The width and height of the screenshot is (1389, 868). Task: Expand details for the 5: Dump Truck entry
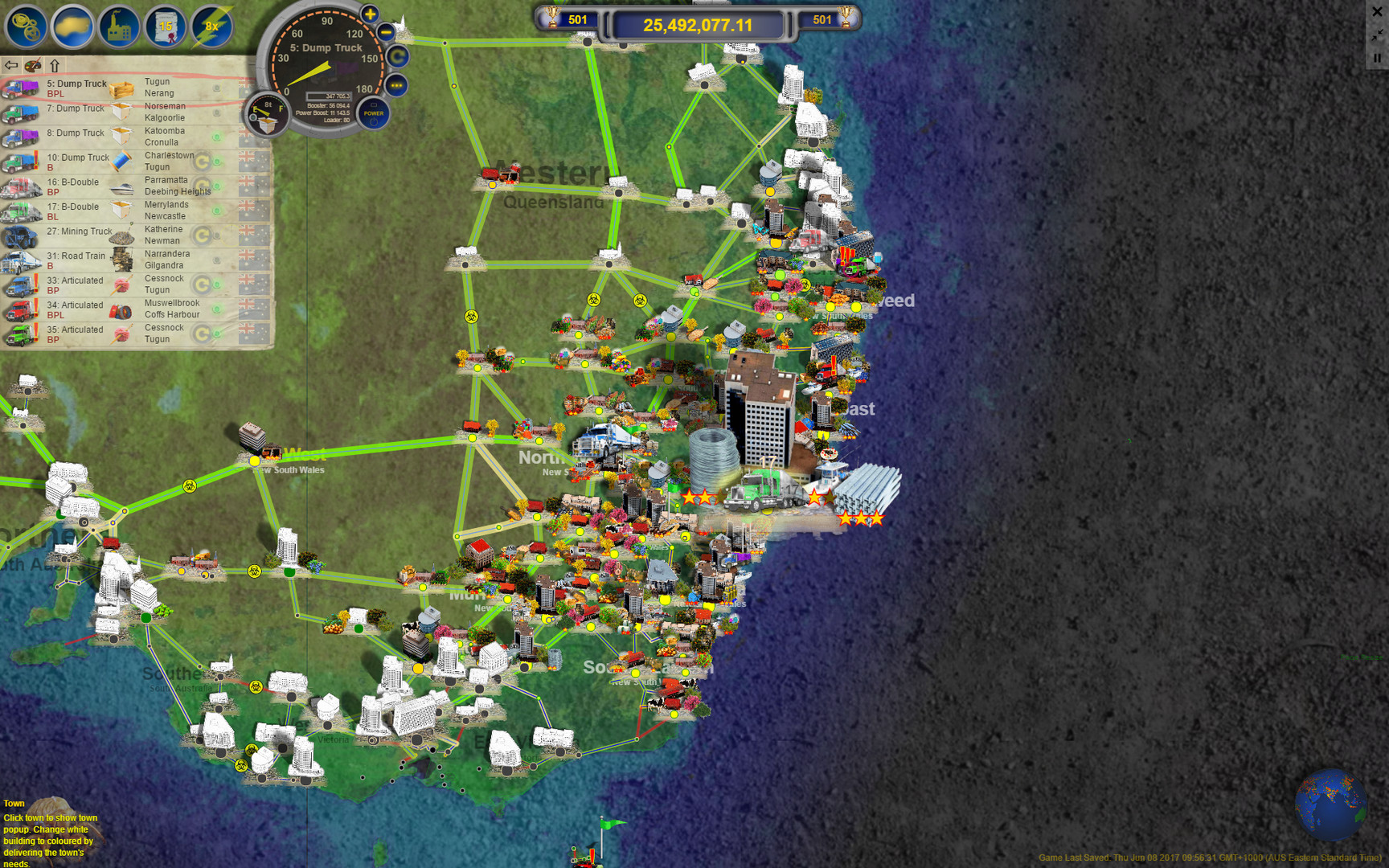pos(76,87)
